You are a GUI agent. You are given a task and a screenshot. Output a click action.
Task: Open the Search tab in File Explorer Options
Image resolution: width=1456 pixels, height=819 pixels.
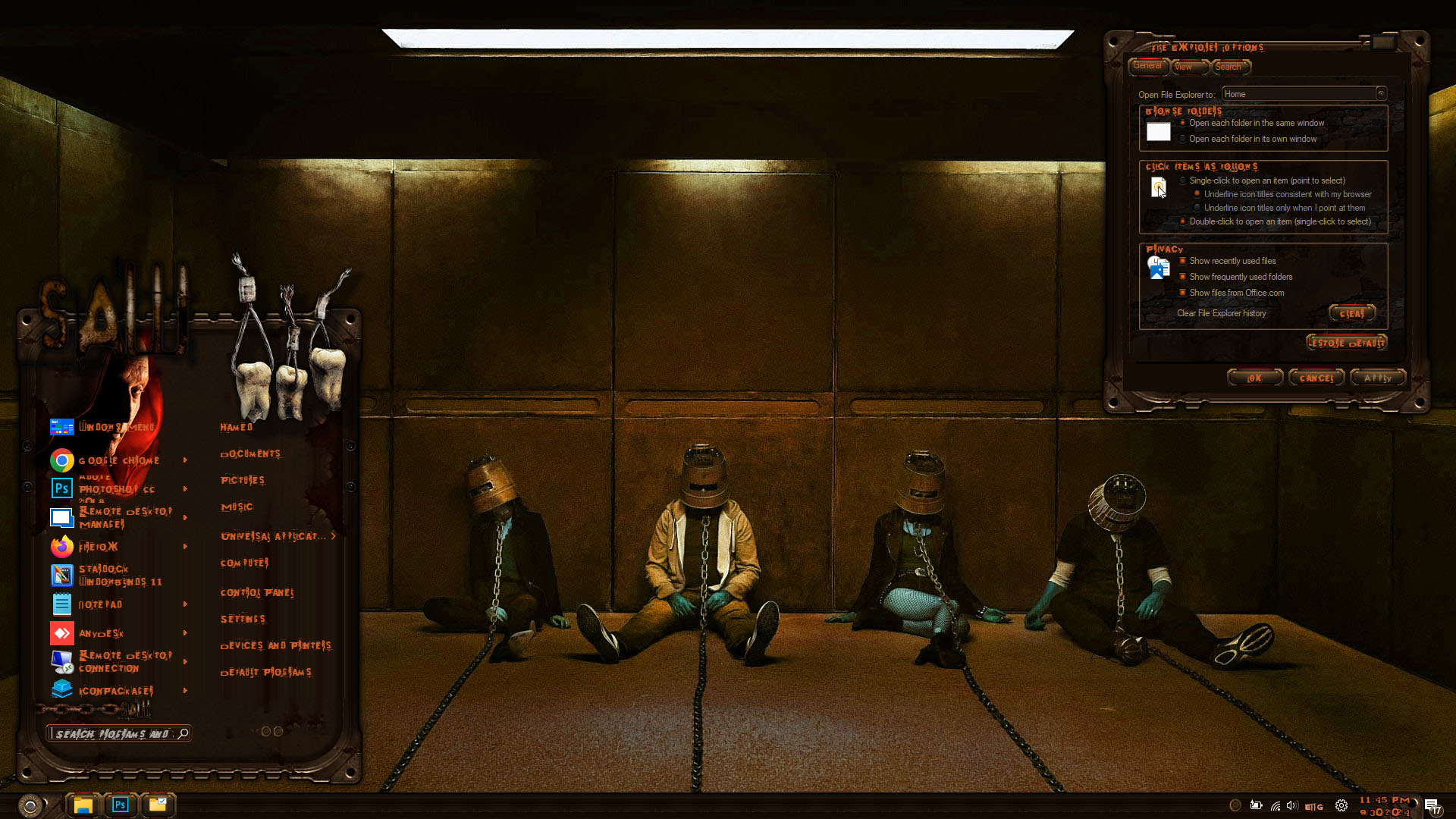point(1228,67)
